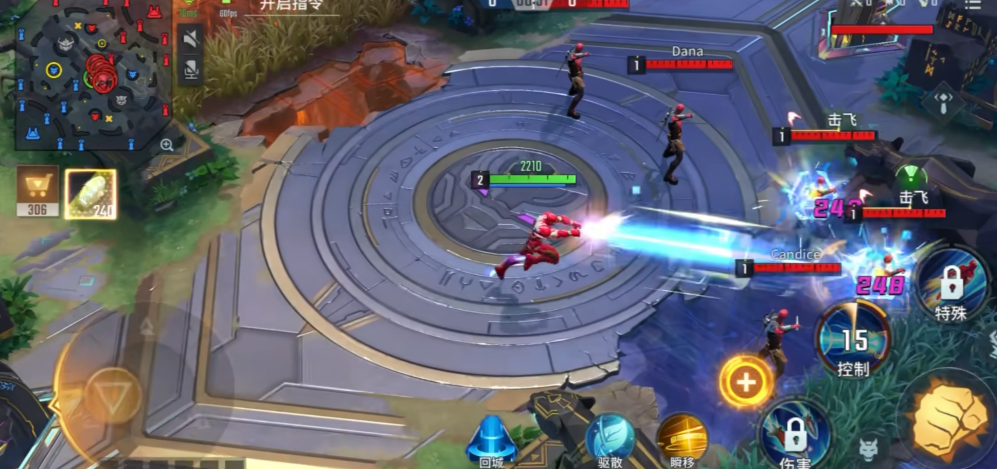Image resolution: width=997 pixels, height=469 pixels.
Task: Open the shop cart showing 306 gold
Action: (x=37, y=190)
